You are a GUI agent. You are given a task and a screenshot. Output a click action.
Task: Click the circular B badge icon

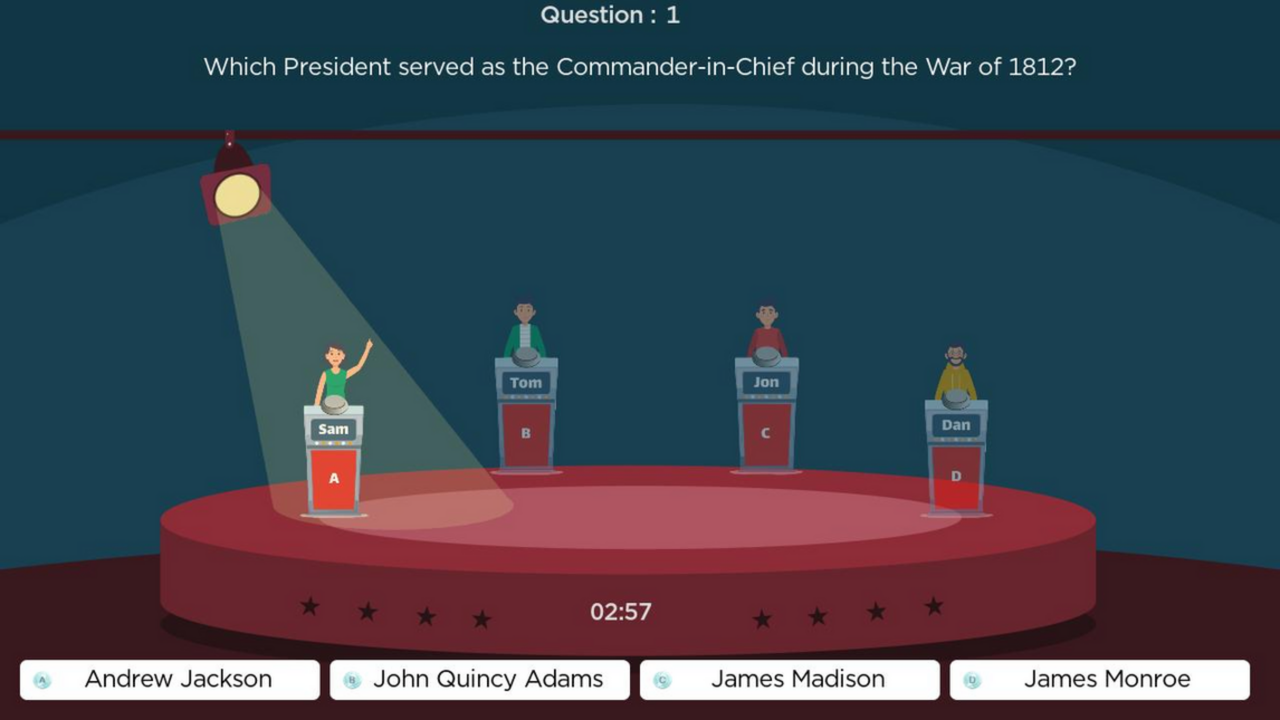(x=351, y=679)
